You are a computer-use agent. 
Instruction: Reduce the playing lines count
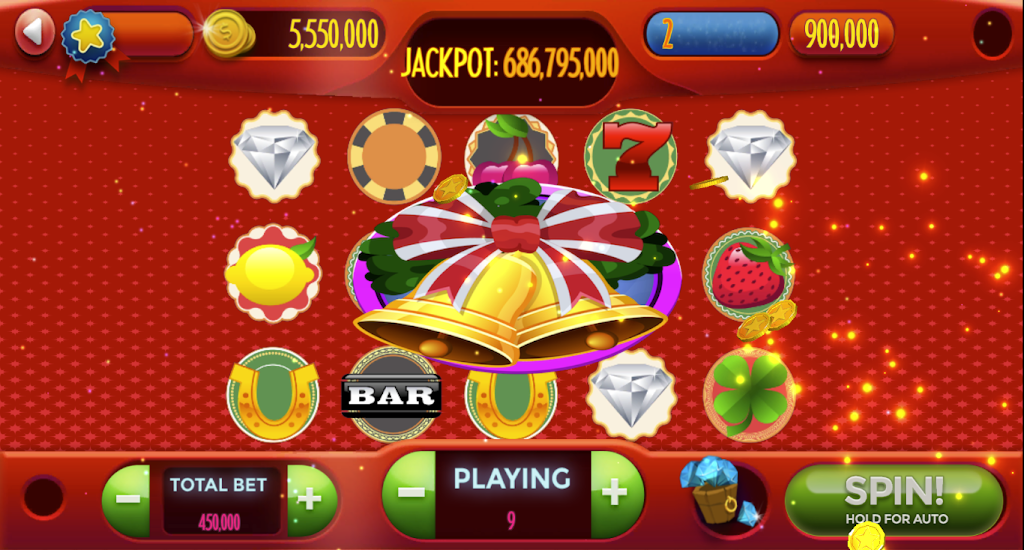click(410, 493)
